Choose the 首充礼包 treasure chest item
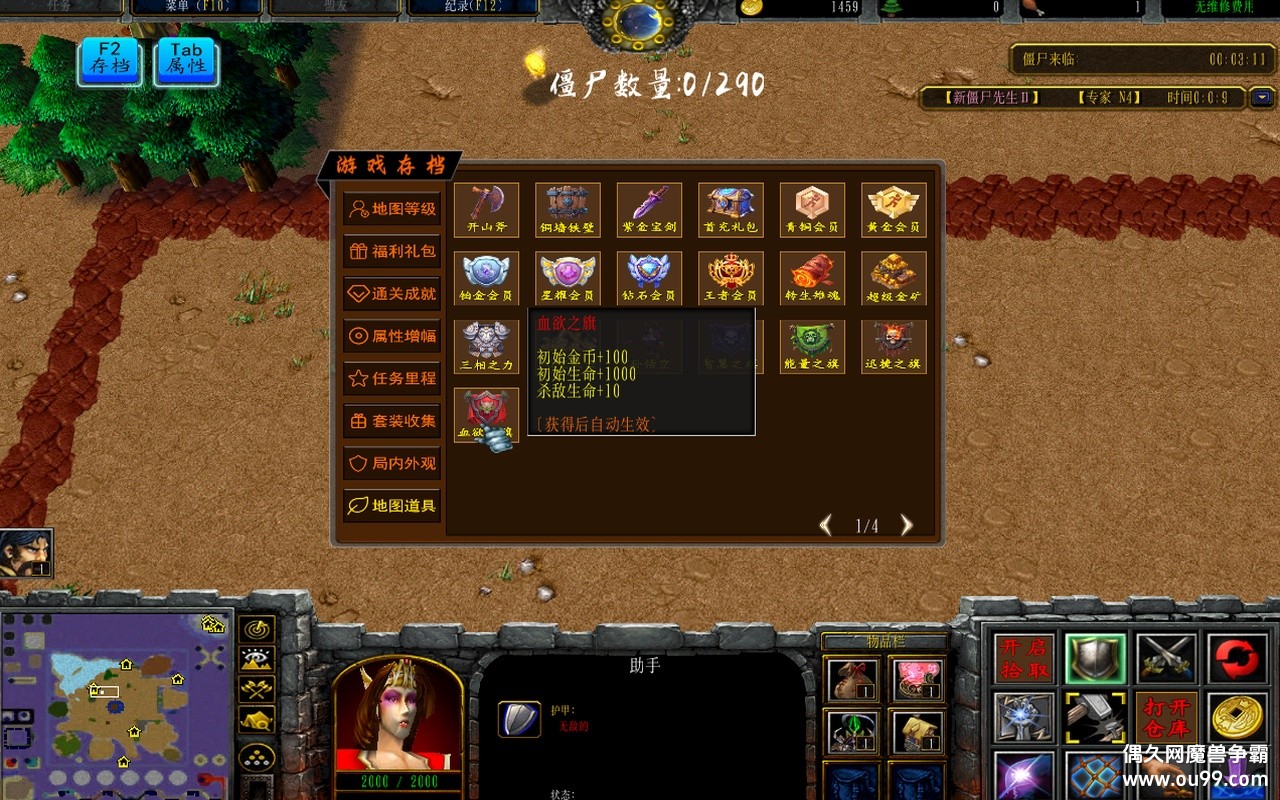 [x=731, y=208]
